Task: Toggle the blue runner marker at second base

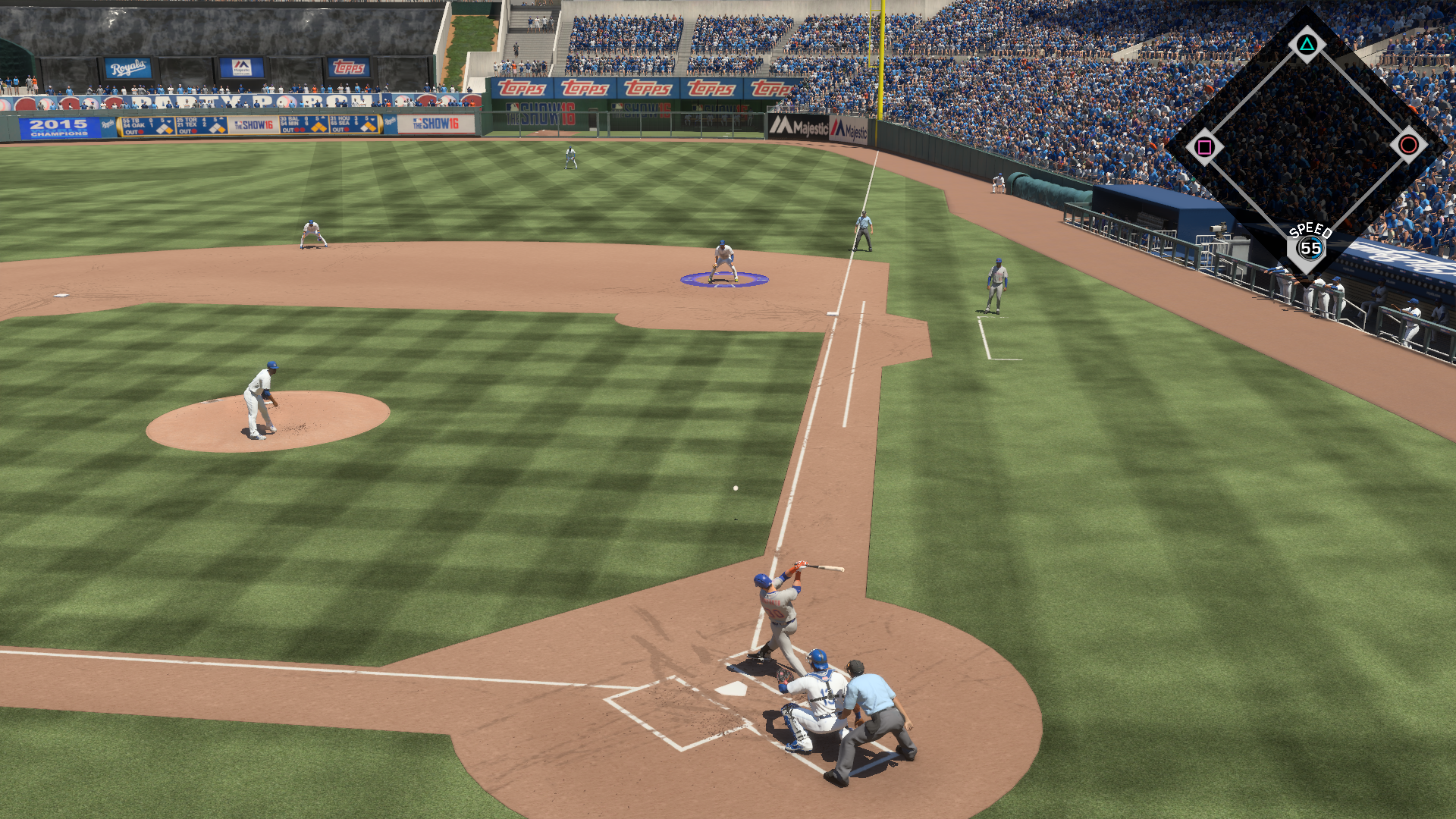Action: (x=724, y=281)
